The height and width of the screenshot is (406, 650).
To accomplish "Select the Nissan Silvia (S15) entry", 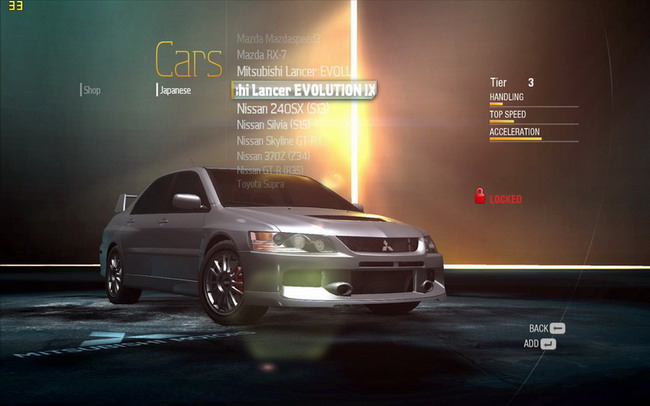I will pos(277,125).
